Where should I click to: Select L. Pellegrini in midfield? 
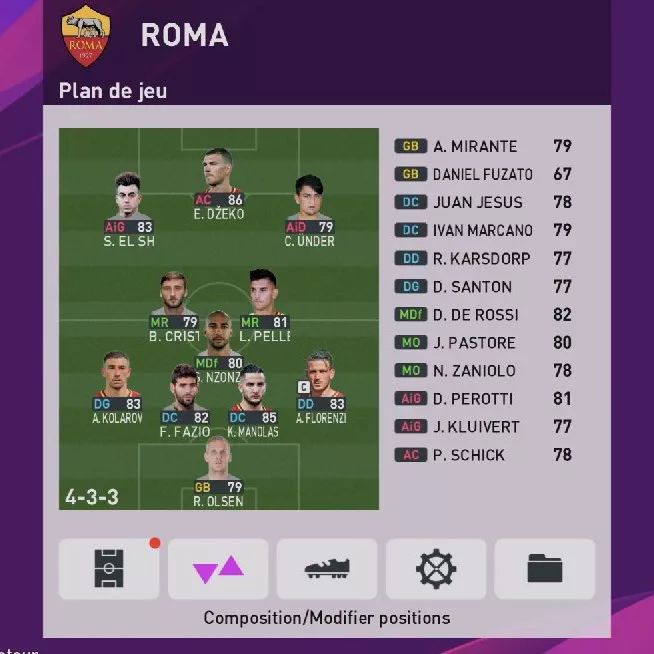264,297
